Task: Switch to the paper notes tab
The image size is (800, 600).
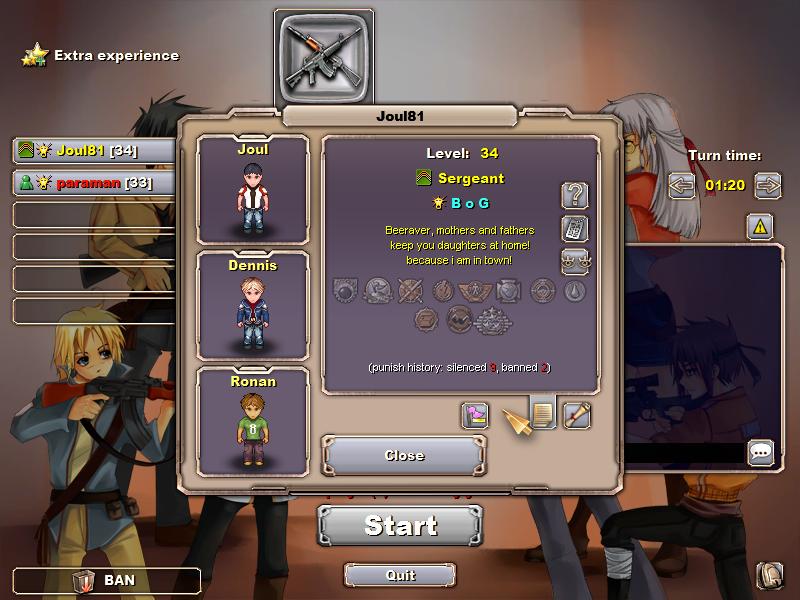Action: point(543,414)
